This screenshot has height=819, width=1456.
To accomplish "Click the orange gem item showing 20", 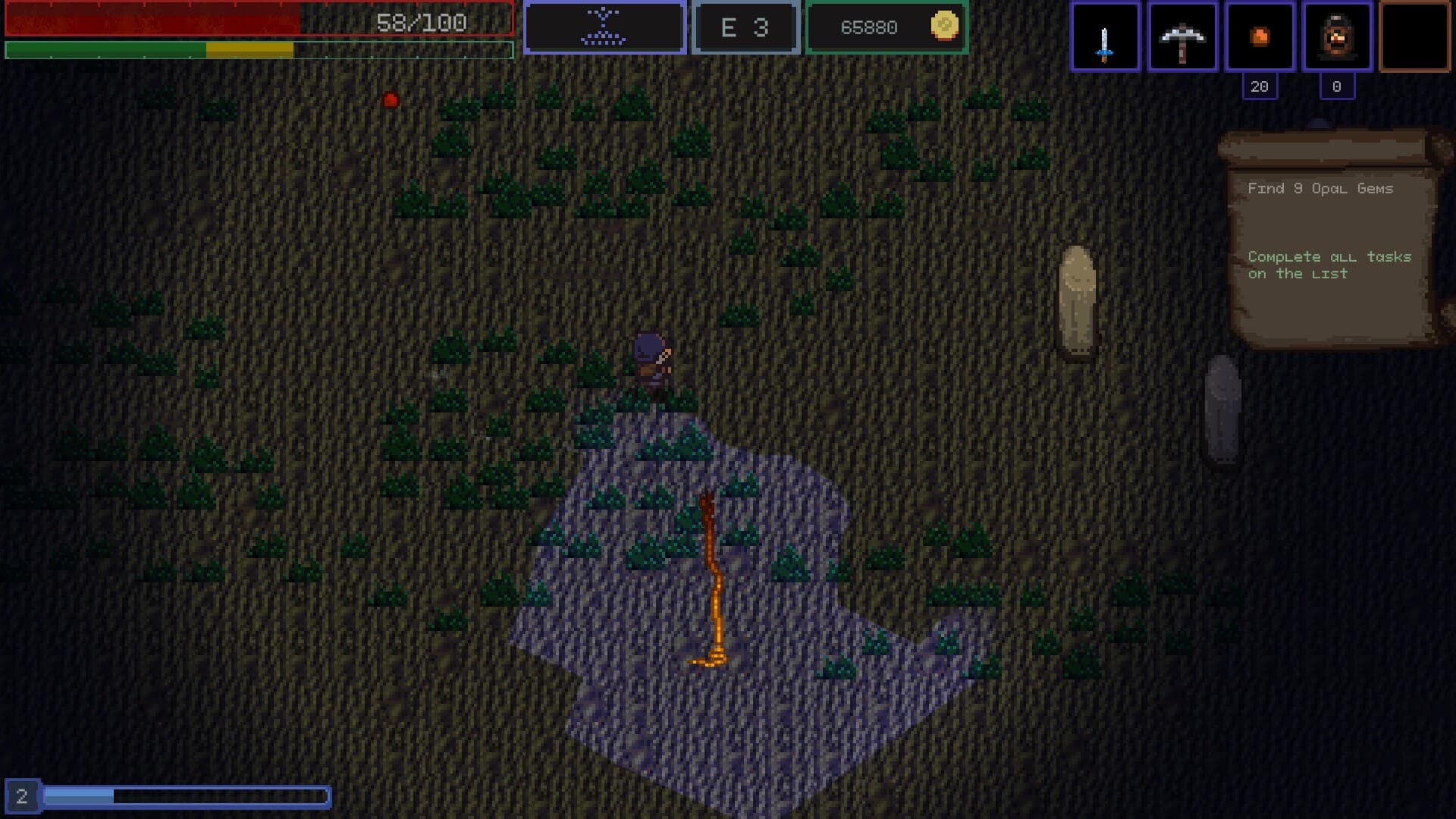I will [1260, 37].
